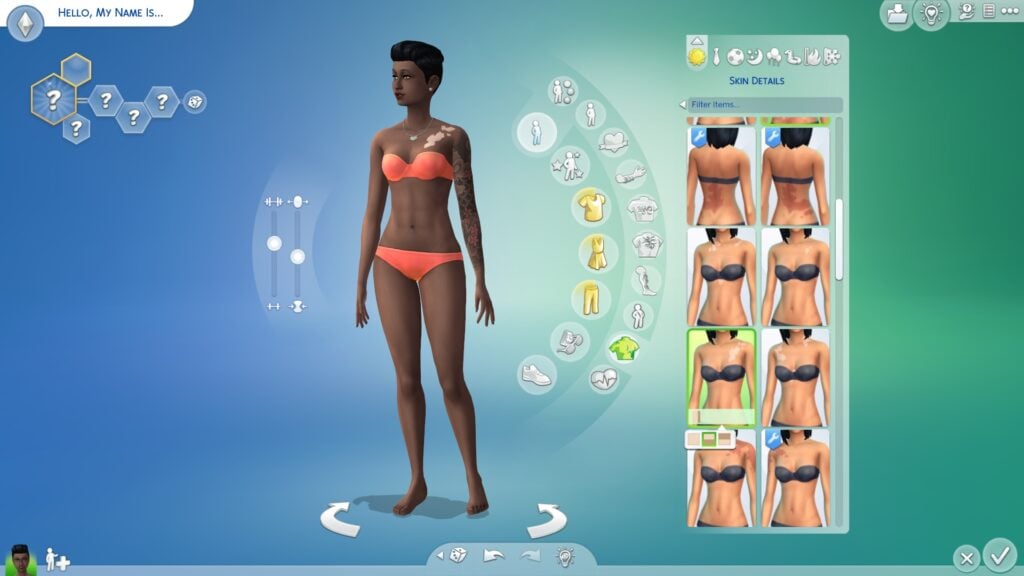1024x576 pixels.
Task: Randomize traits with the dice button
Action: (195, 101)
